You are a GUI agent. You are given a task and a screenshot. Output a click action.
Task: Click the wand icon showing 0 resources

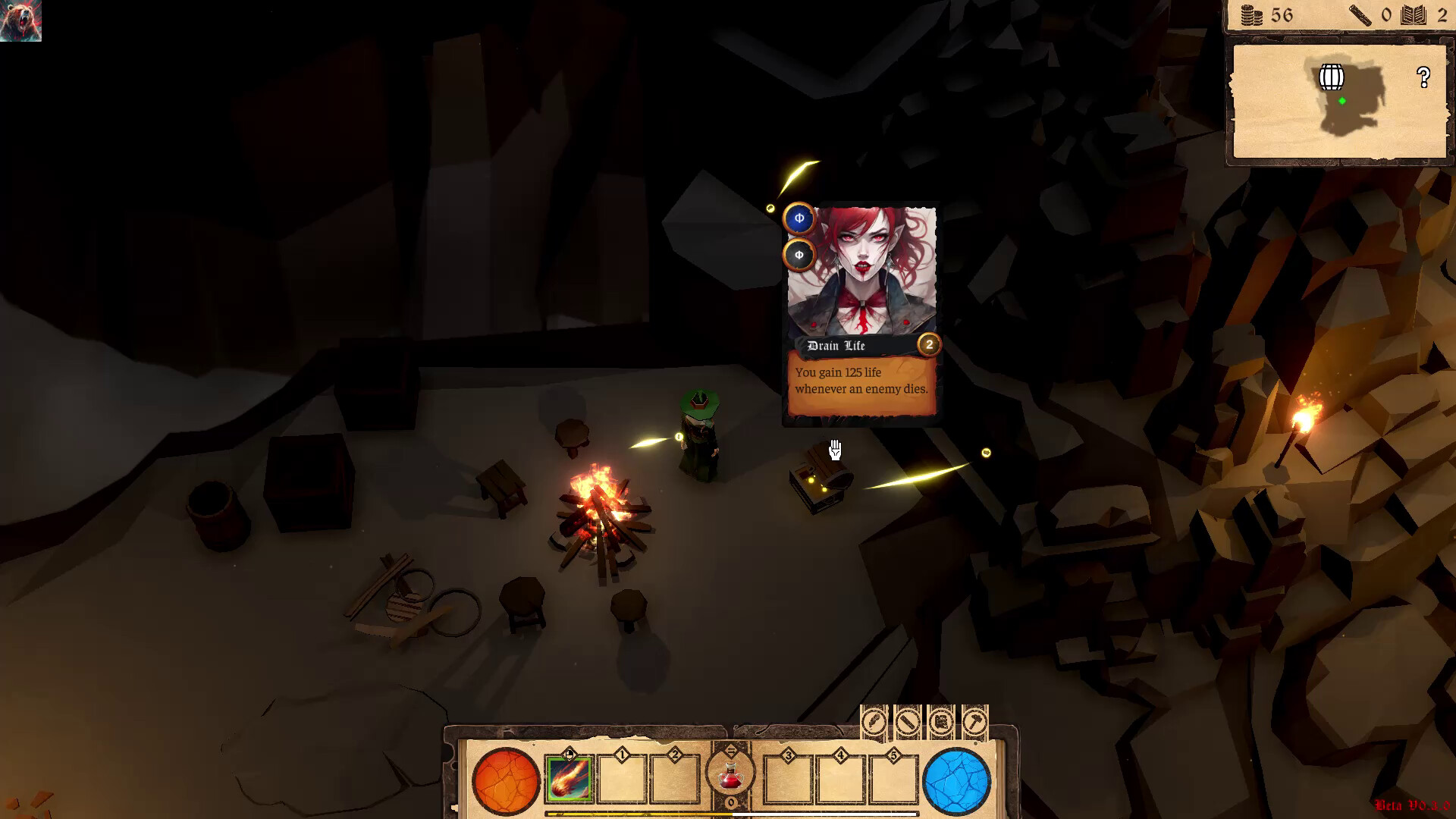point(1360,15)
